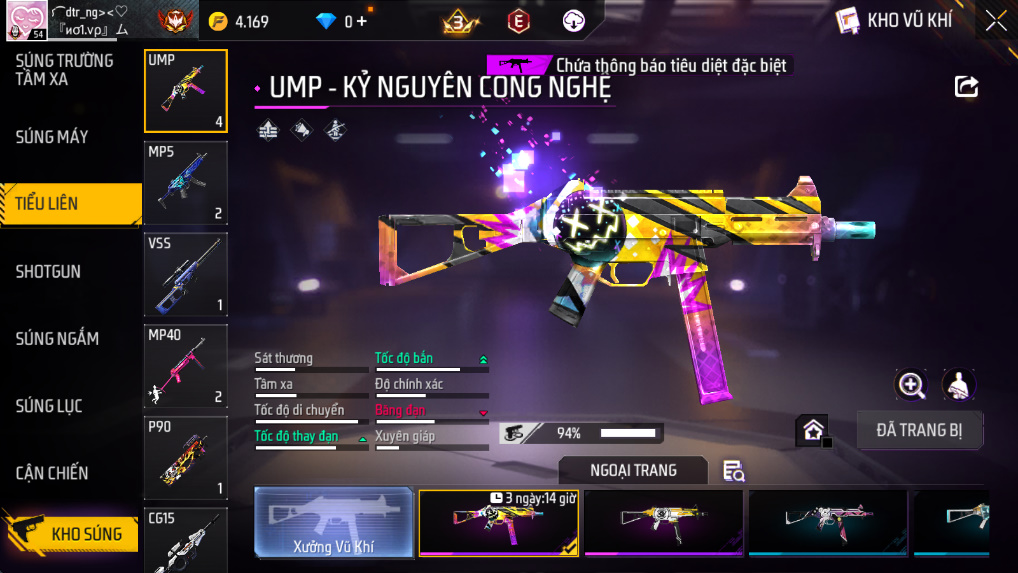The image size is (1018, 573).
Task: Close the weapon armory screen
Action: pyautogui.click(x=995, y=21)
